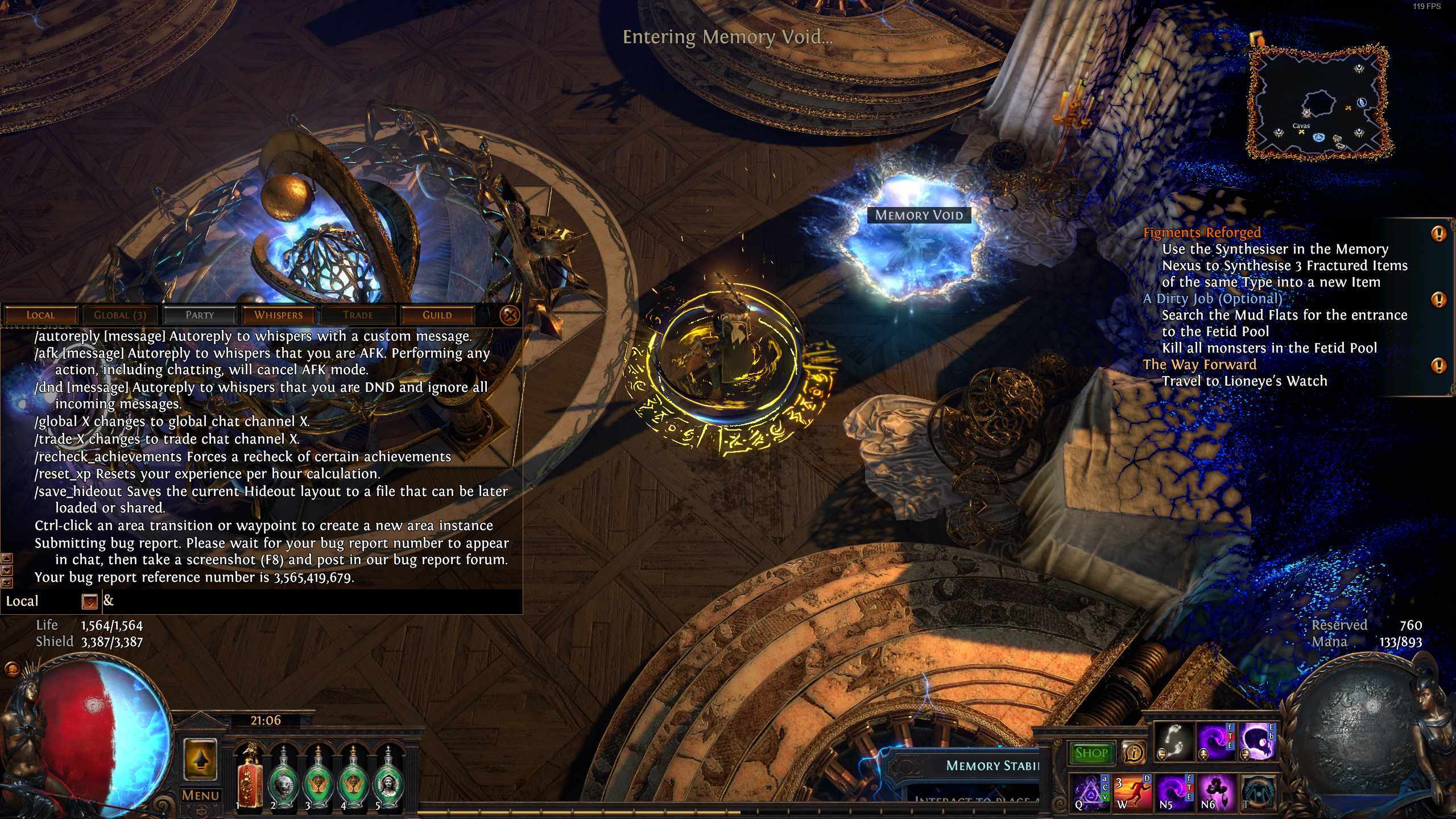Switch to the Trade chat tab
1456x819 pixels.
point(358,315)
